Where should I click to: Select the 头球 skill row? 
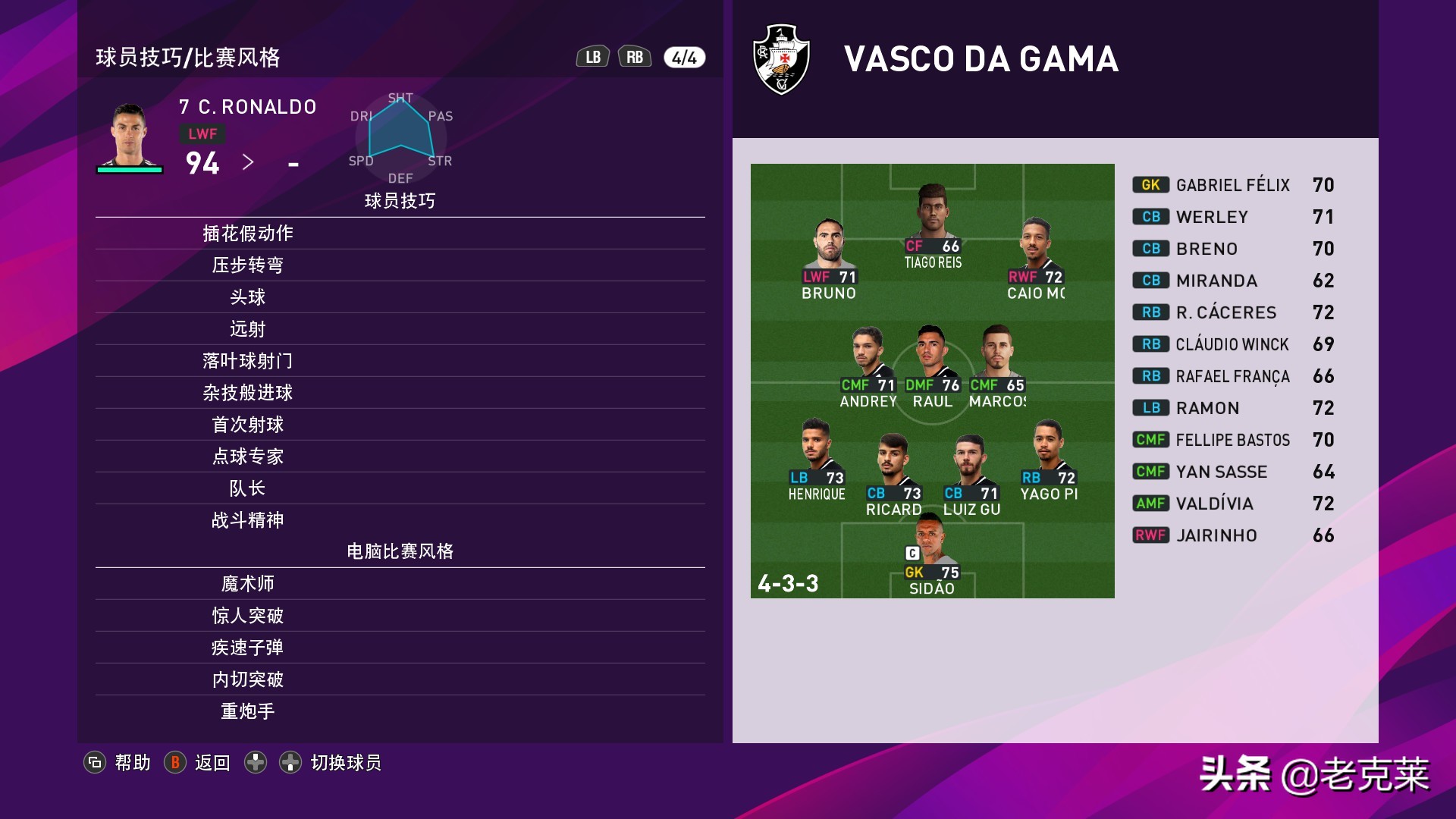point(248,297)
